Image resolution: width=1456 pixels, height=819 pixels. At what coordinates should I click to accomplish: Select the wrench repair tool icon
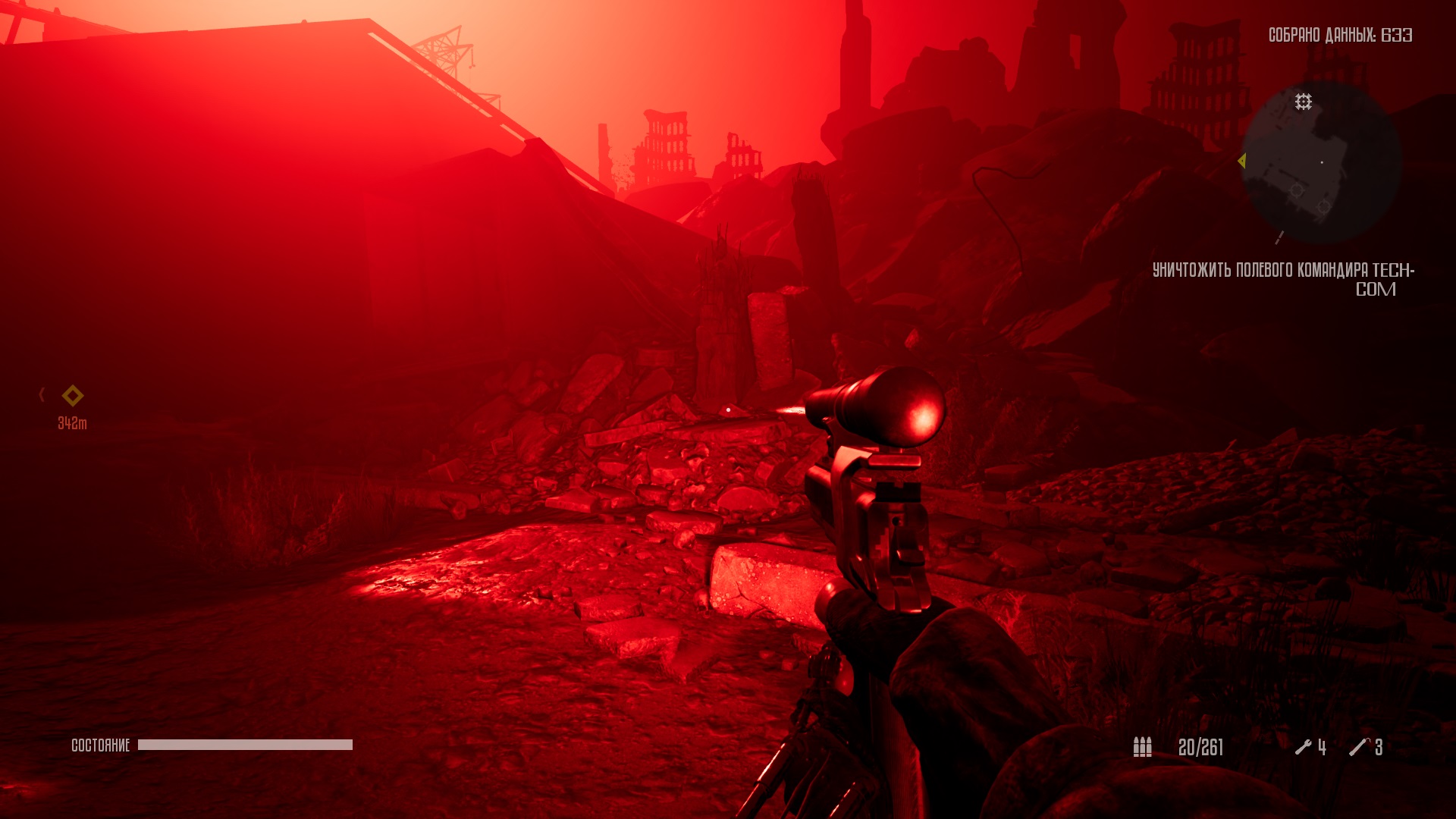pos(1303,747)
